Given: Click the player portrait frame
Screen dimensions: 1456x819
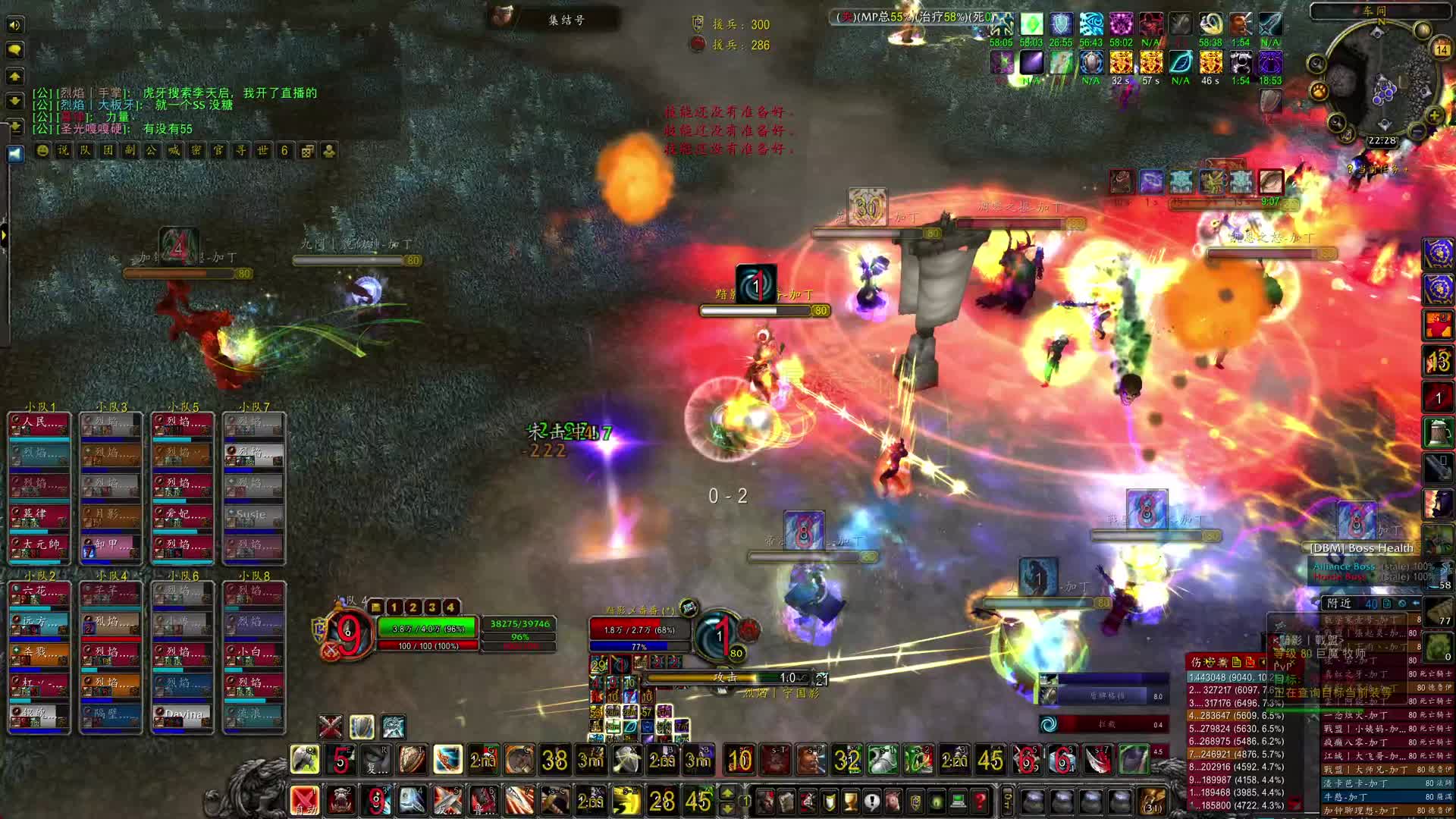Looking at the screenshot, I should pyautogui.click(x=348, y=635).
